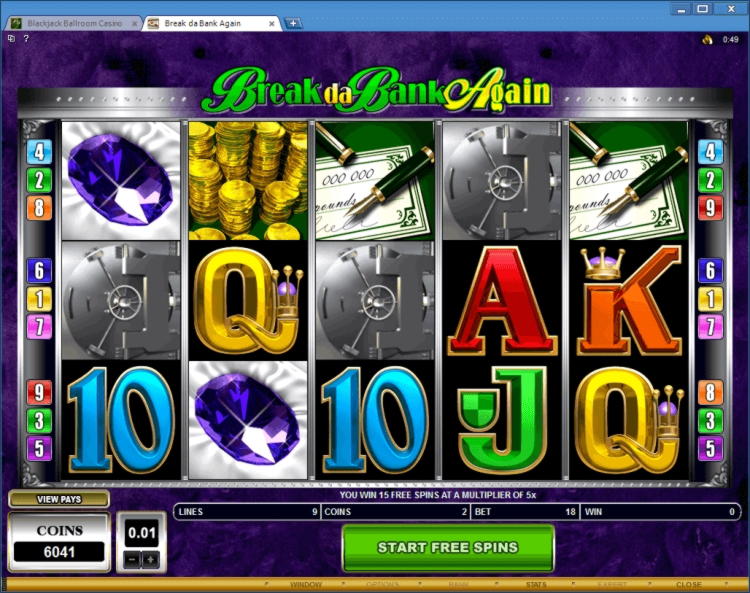750x593 pixels.
Task: Open the Stats menu in the bottom bar
Action: pyautogui.click(x=538, y=584)
